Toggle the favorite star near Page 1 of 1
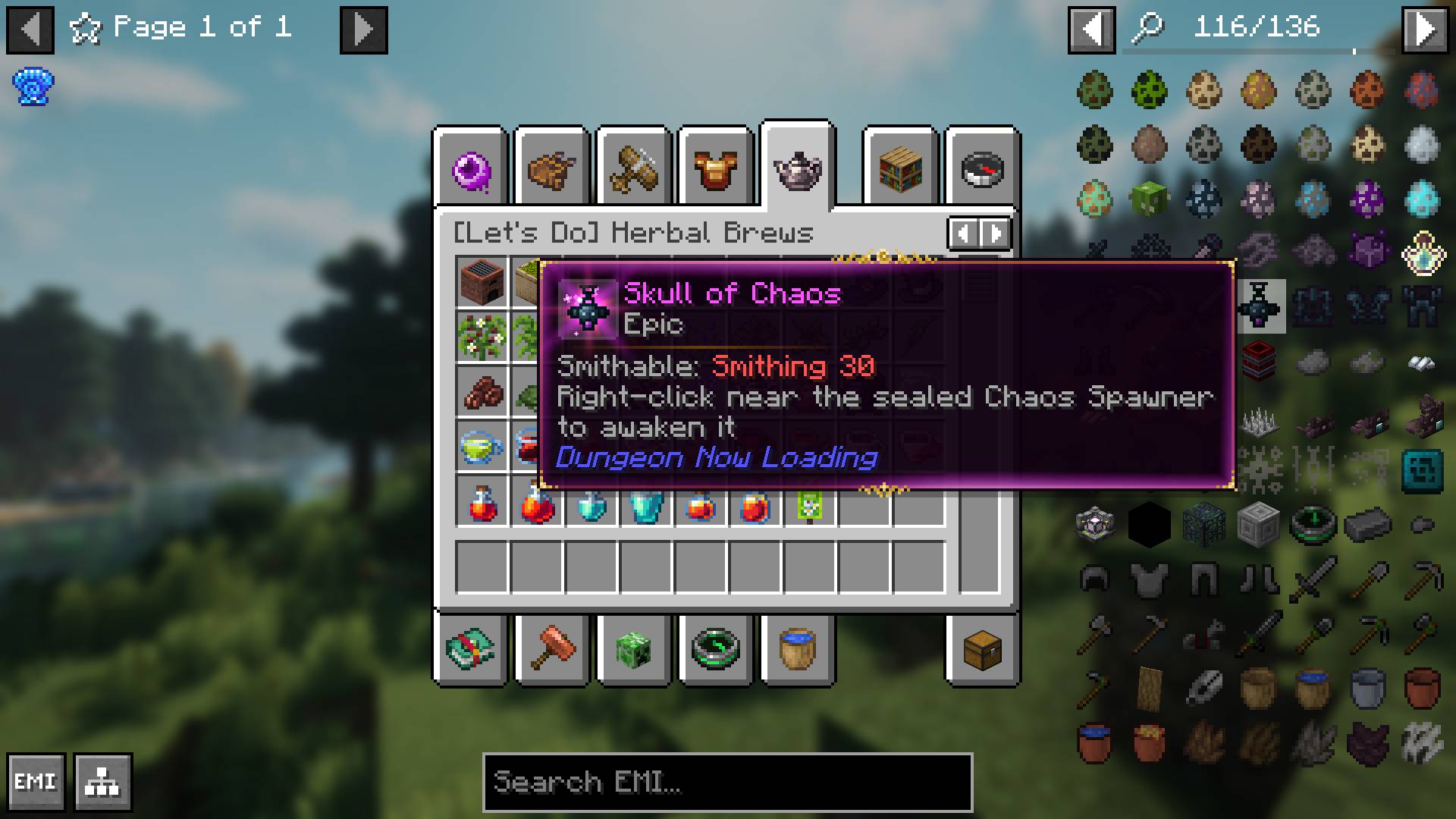Viewport: 1456px width, 819px height. (x=86, y=29)
